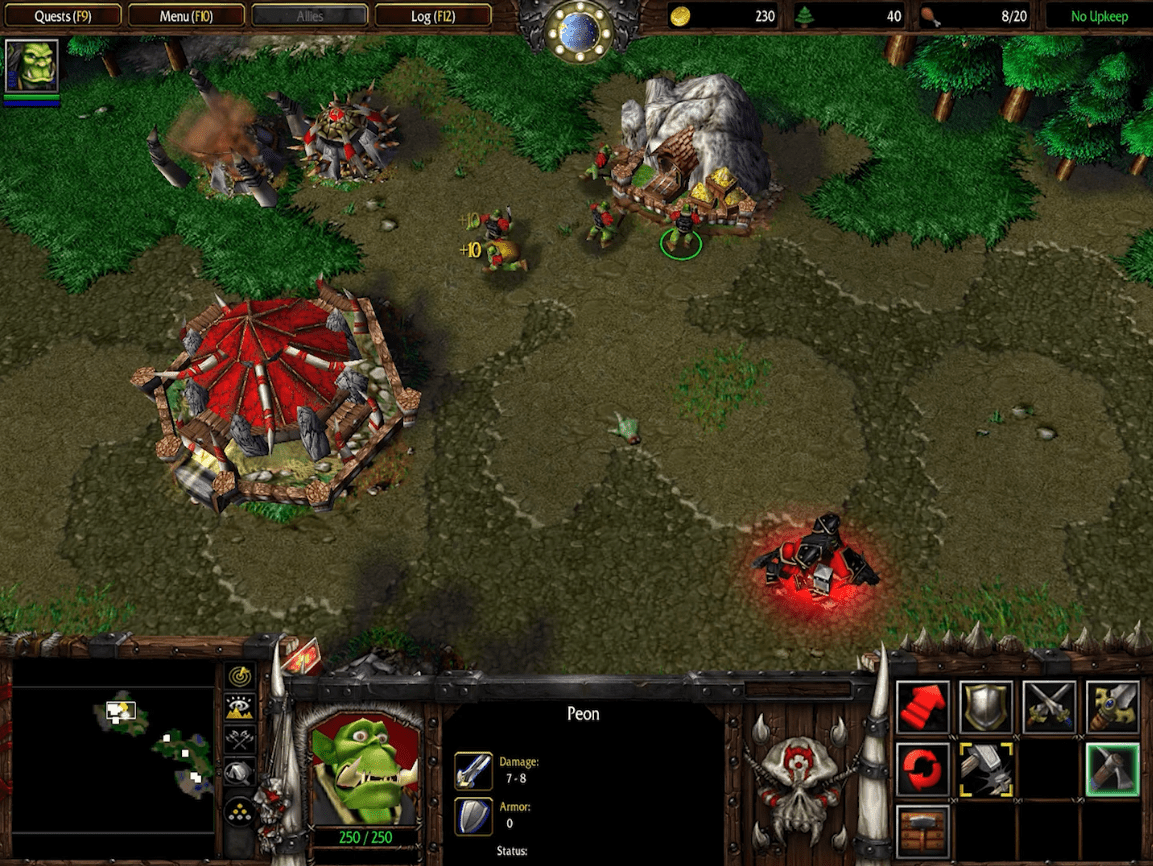Activate the red circular arrows Patrol command
This screenshot has height=866, width=1153.
[922, 769]
